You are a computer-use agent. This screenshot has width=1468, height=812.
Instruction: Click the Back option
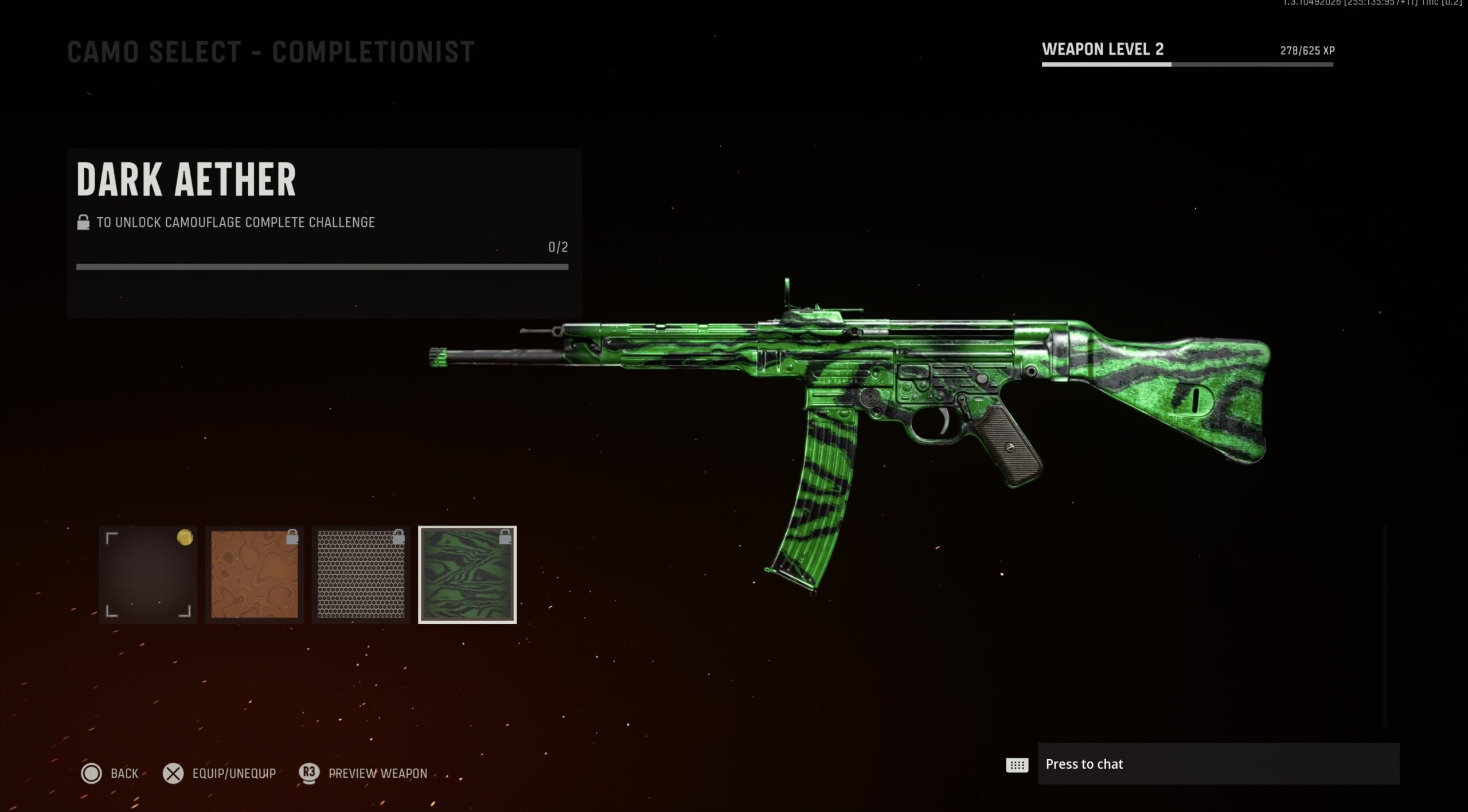click(x=124, y=773)
